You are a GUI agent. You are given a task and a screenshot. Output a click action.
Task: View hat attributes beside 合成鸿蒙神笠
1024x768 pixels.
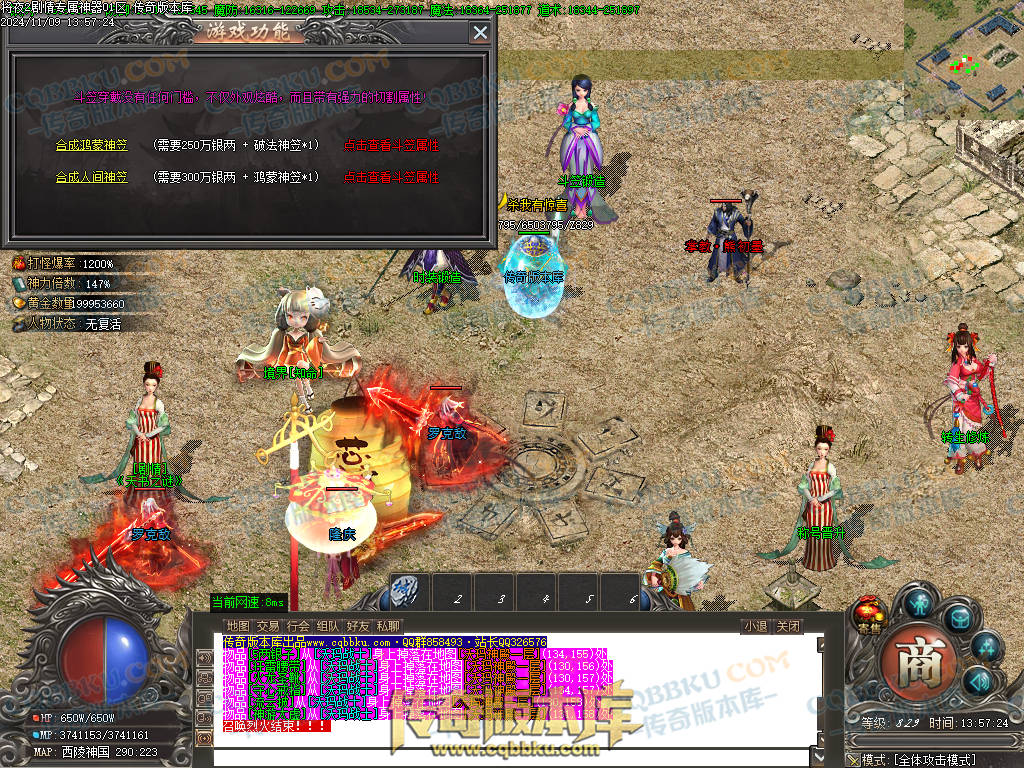[x=392, y=145]
